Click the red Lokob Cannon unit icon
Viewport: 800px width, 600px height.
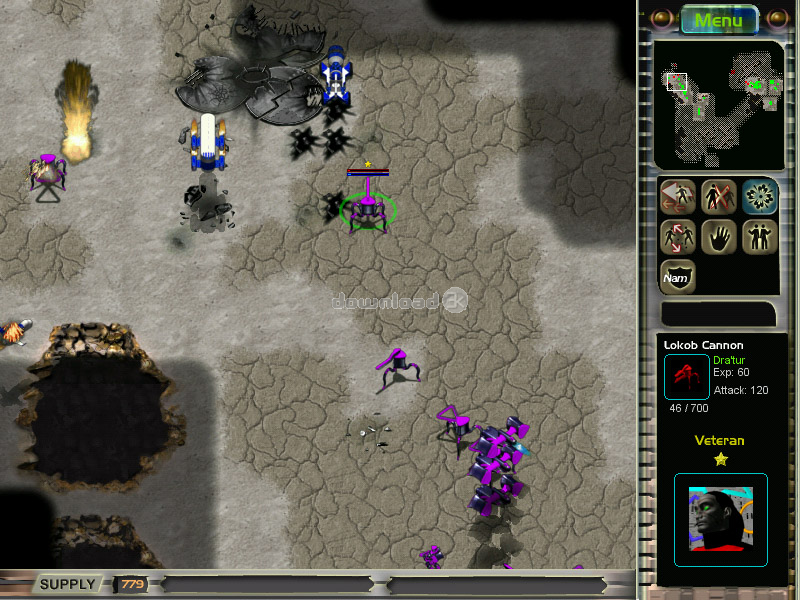tap(686, 376)
